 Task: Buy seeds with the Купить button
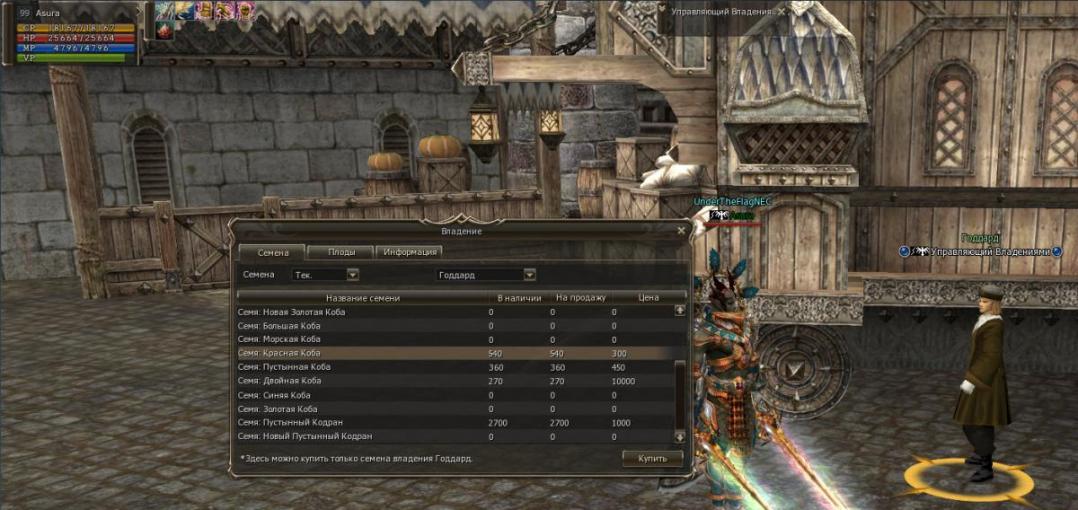(652, 458)
